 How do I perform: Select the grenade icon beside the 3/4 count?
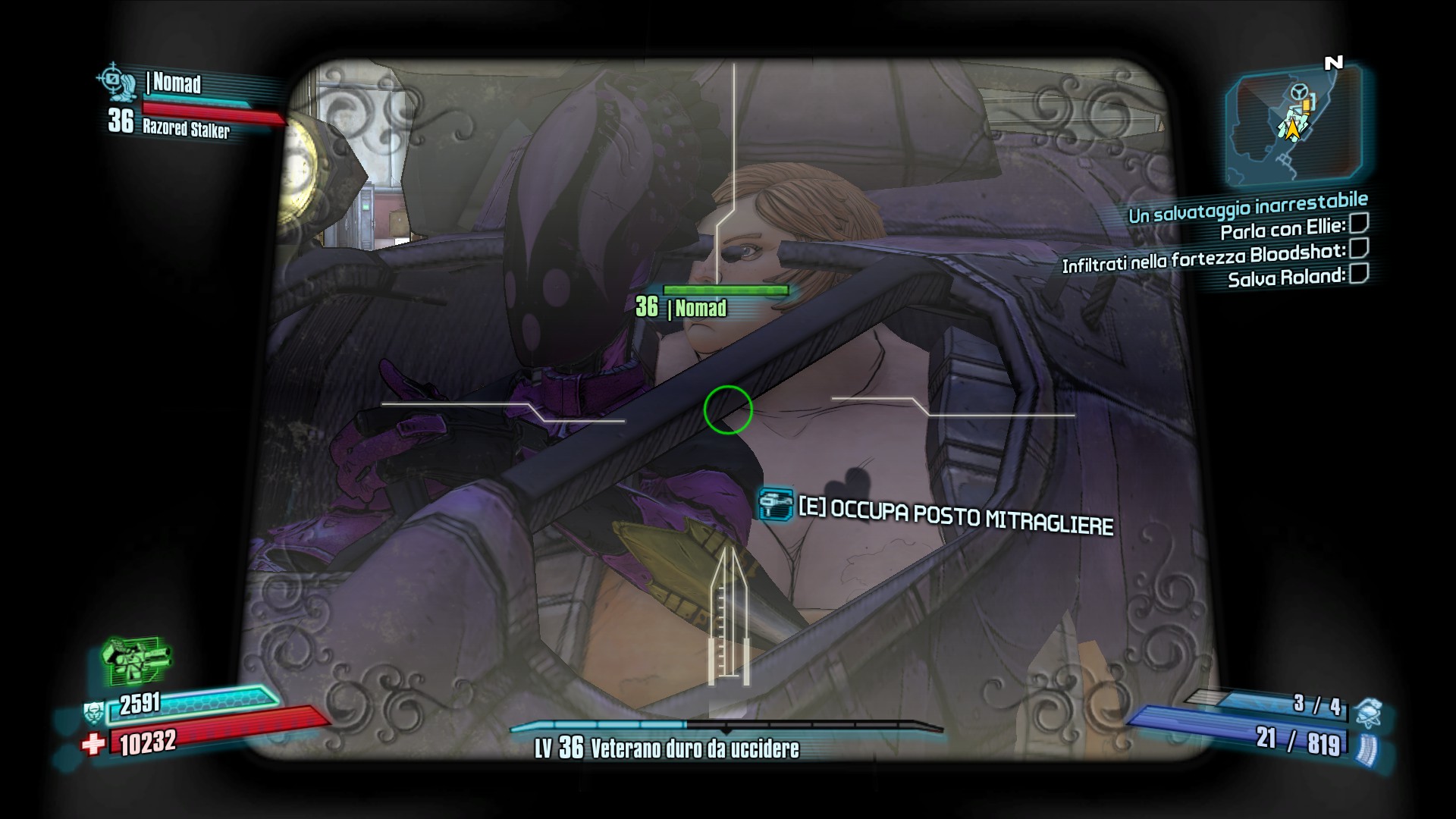(x=1367, y=713)
